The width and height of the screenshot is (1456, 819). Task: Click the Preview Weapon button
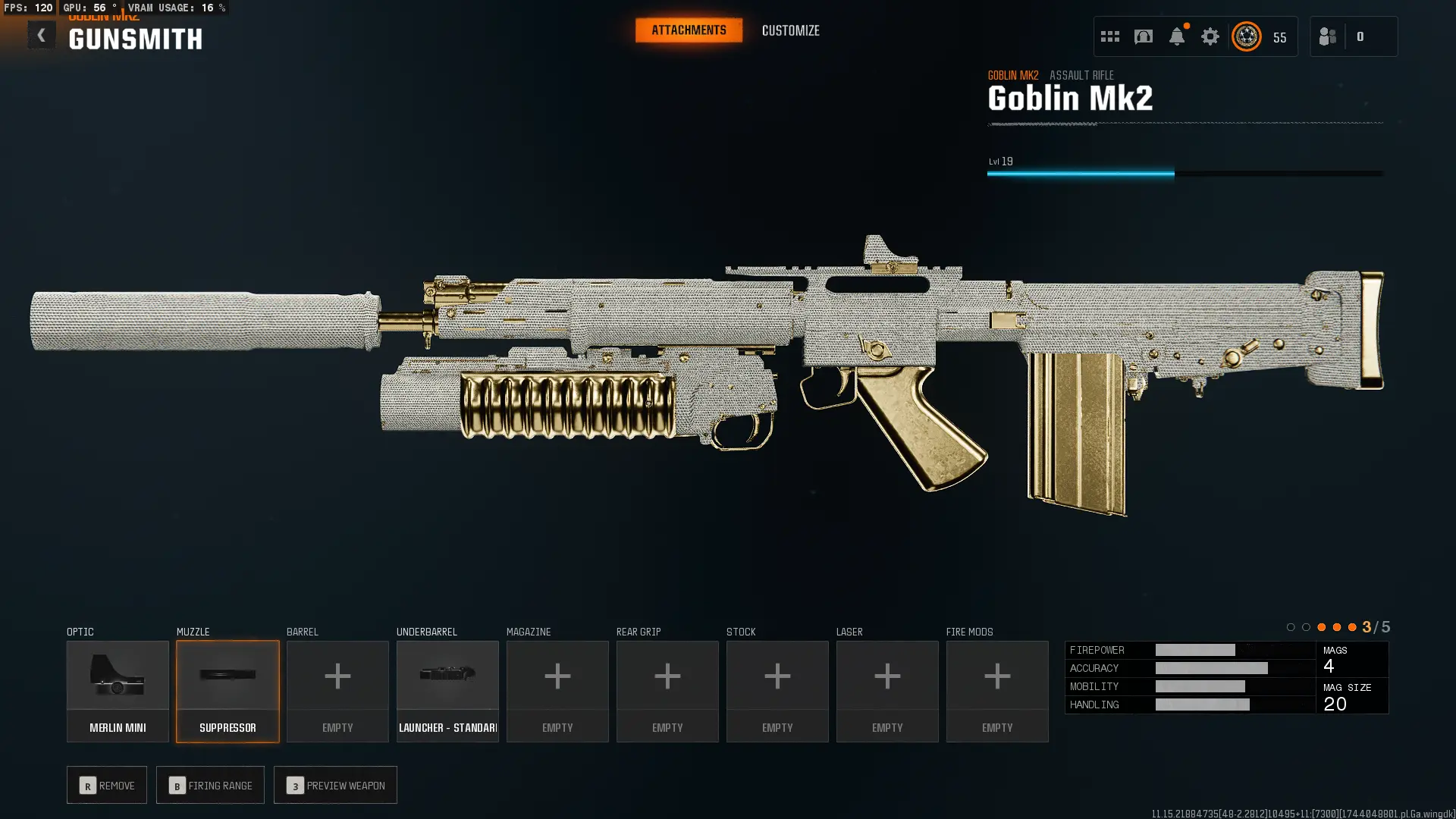(335, 785)
